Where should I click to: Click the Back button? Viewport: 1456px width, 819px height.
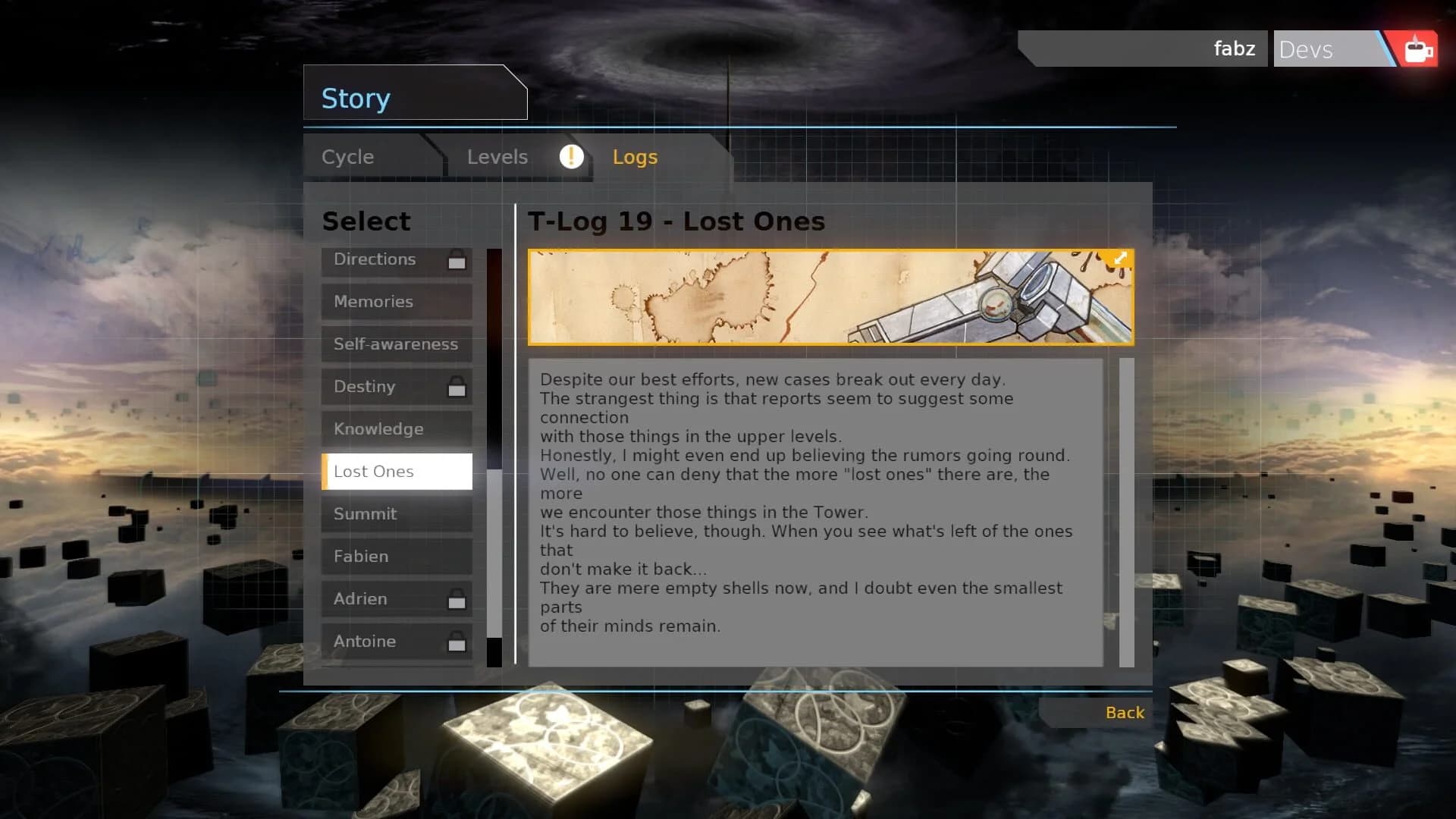click(x=1125, y=712)
